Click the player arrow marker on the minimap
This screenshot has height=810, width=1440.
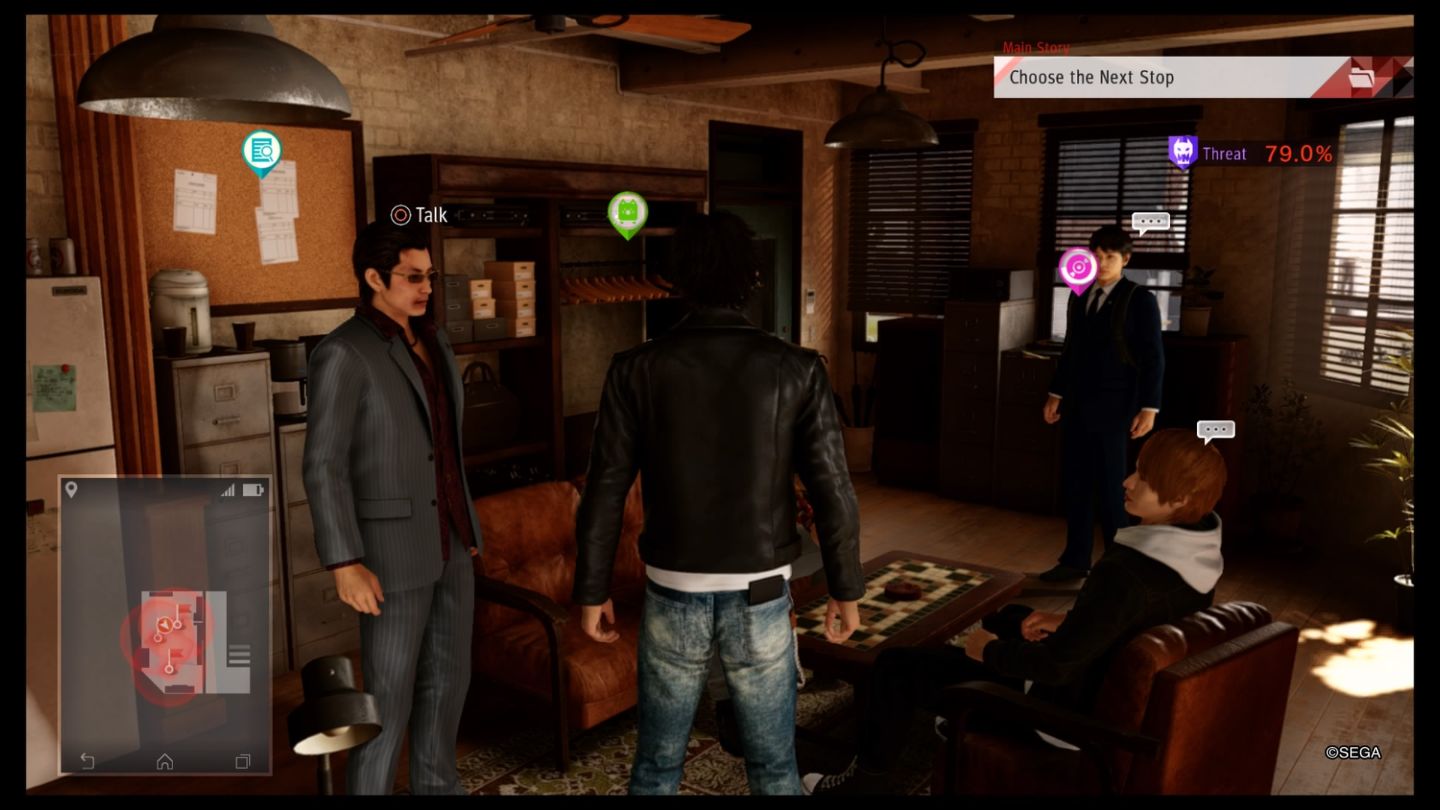click(x=164, y=625)
